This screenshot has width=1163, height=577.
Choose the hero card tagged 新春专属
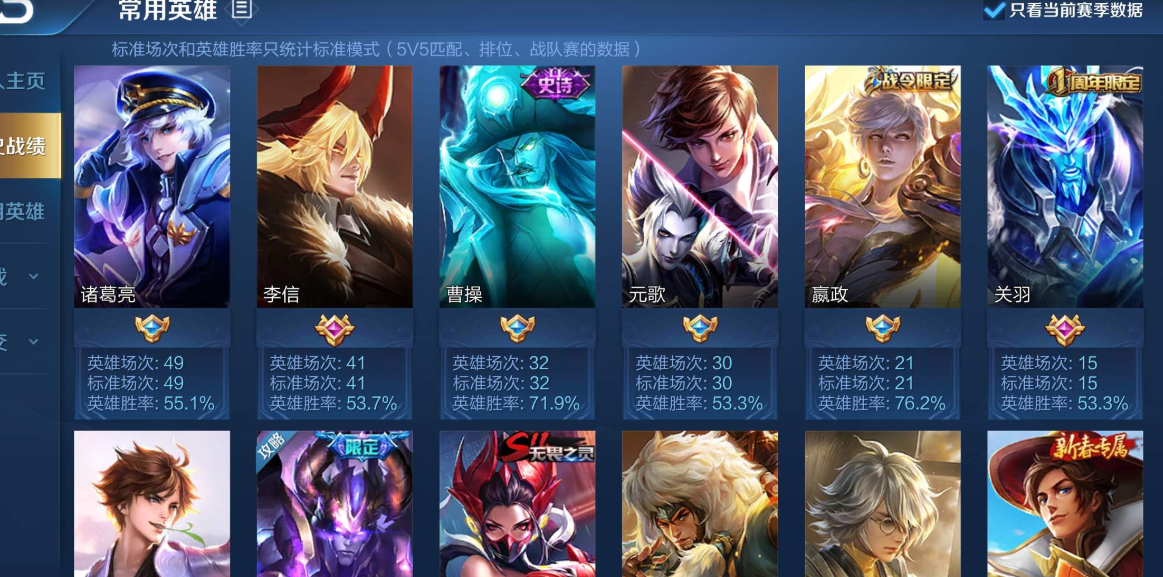tap(1065, 503)
